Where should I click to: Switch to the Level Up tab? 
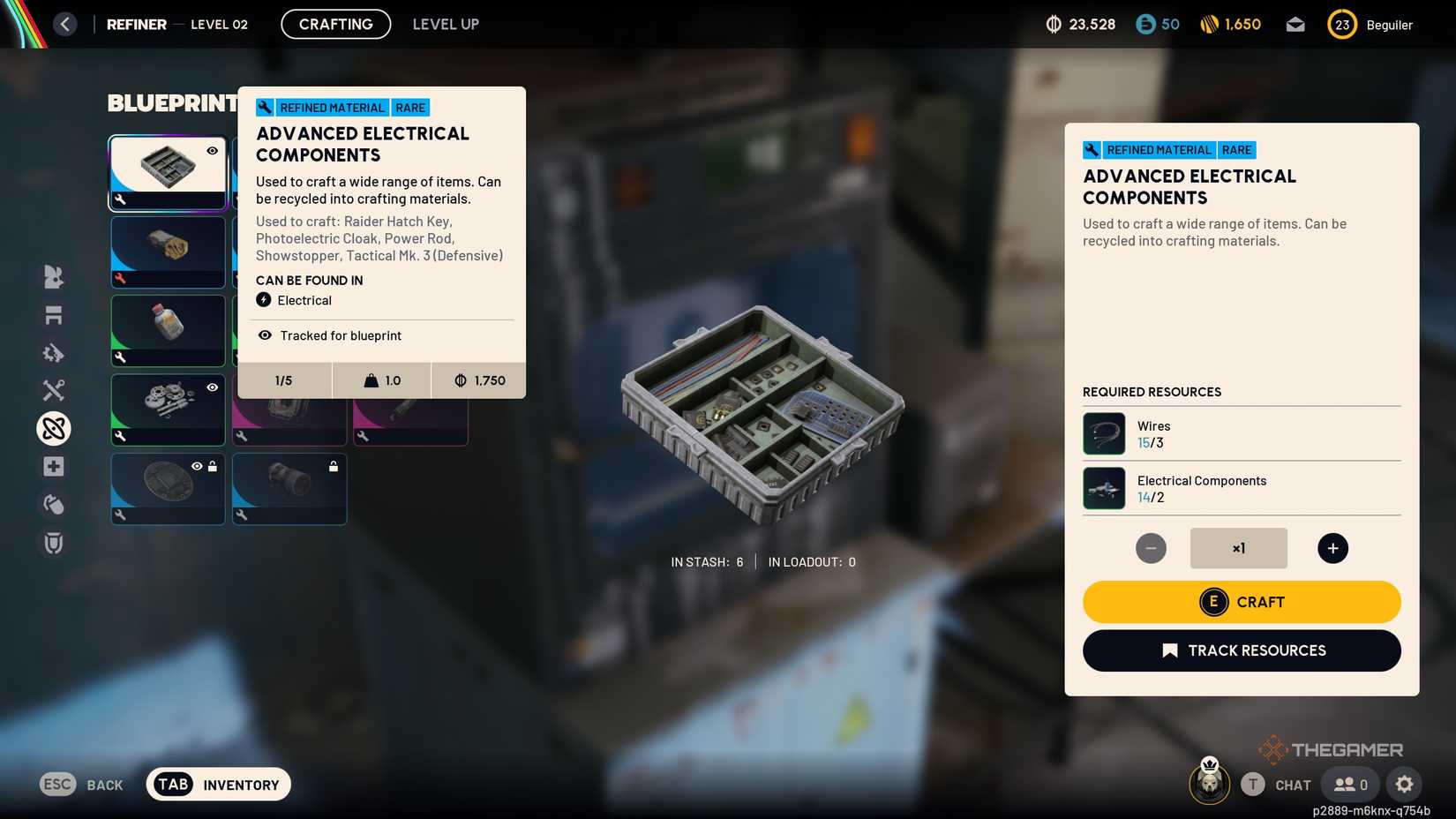pyautogui.click(x=445, y=24)
